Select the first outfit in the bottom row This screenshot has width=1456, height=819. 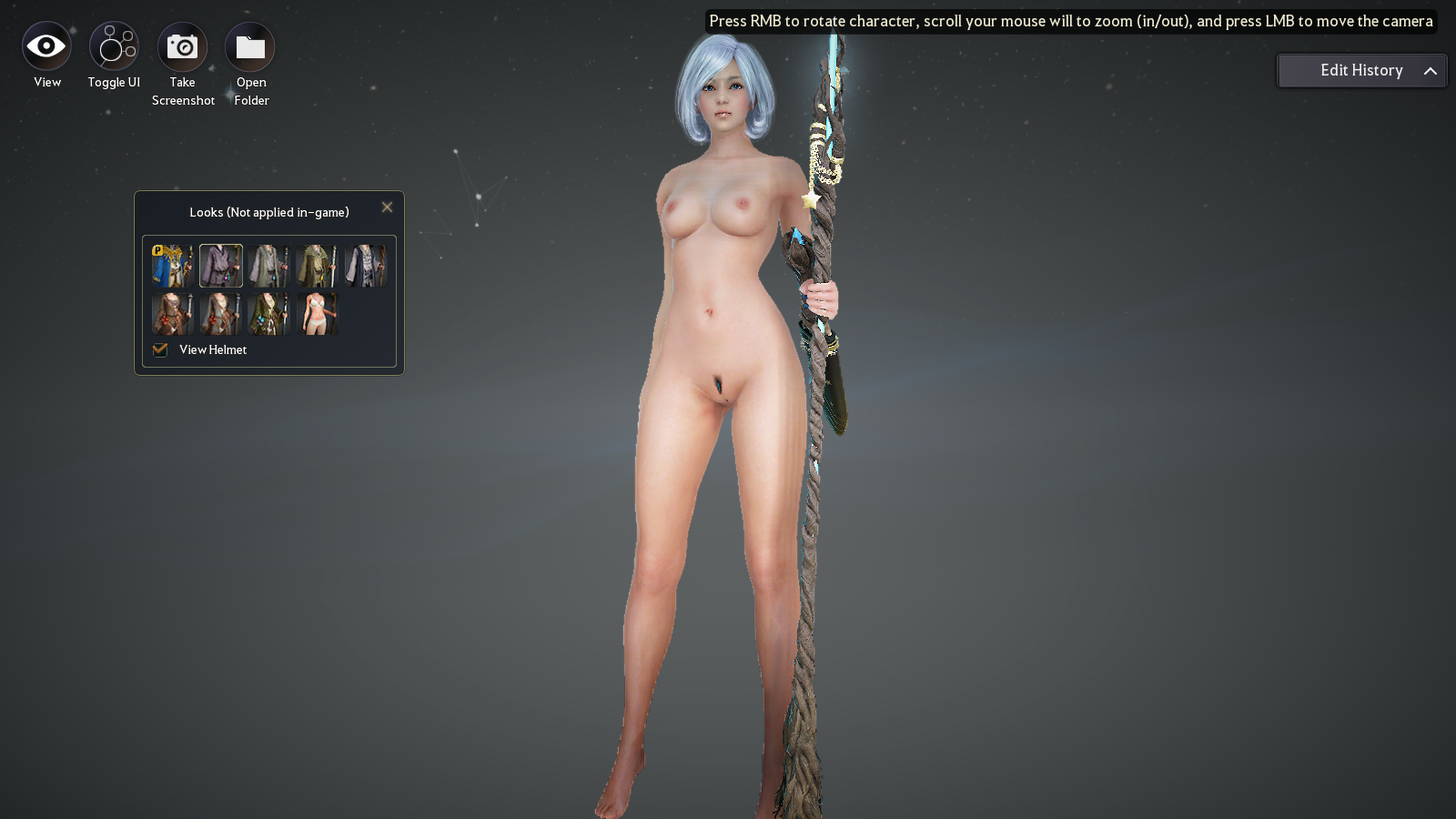172,313
